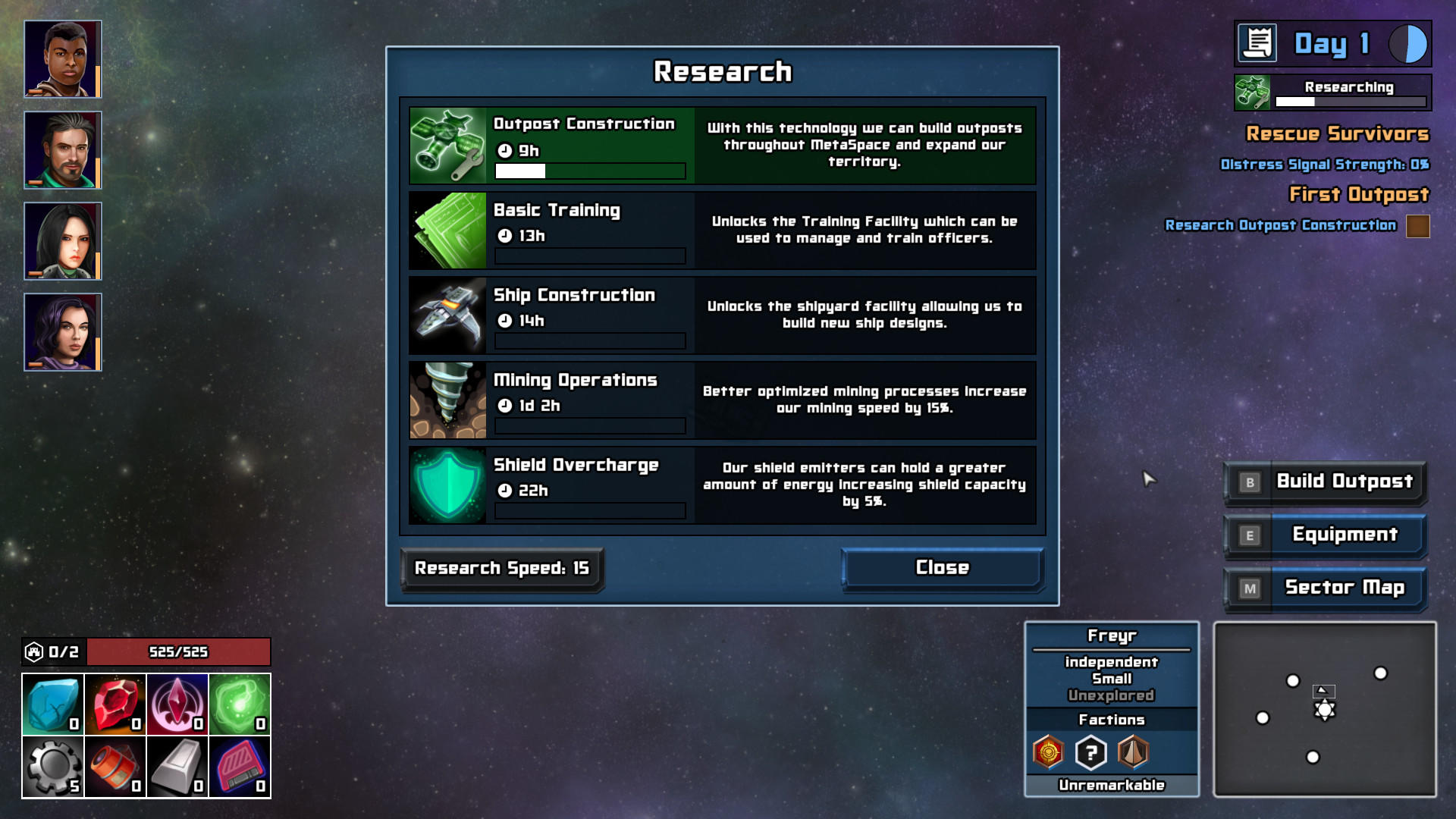Click the Mining Operations drill icon

[x=447, y=400]
